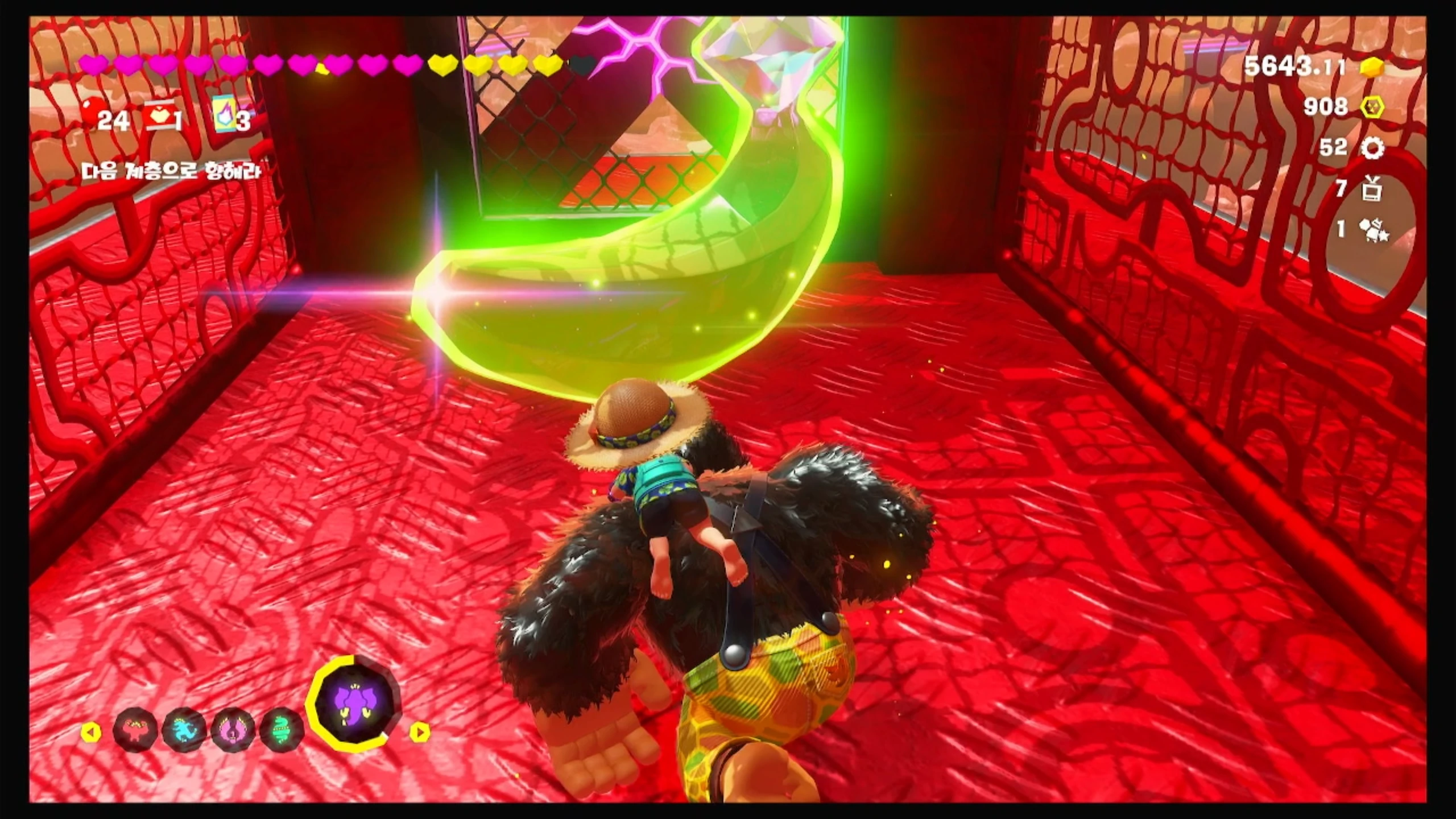Select the green Snake Bananza transformation
This screenshot has height=819, width=1456.
(x=282, y=730)
